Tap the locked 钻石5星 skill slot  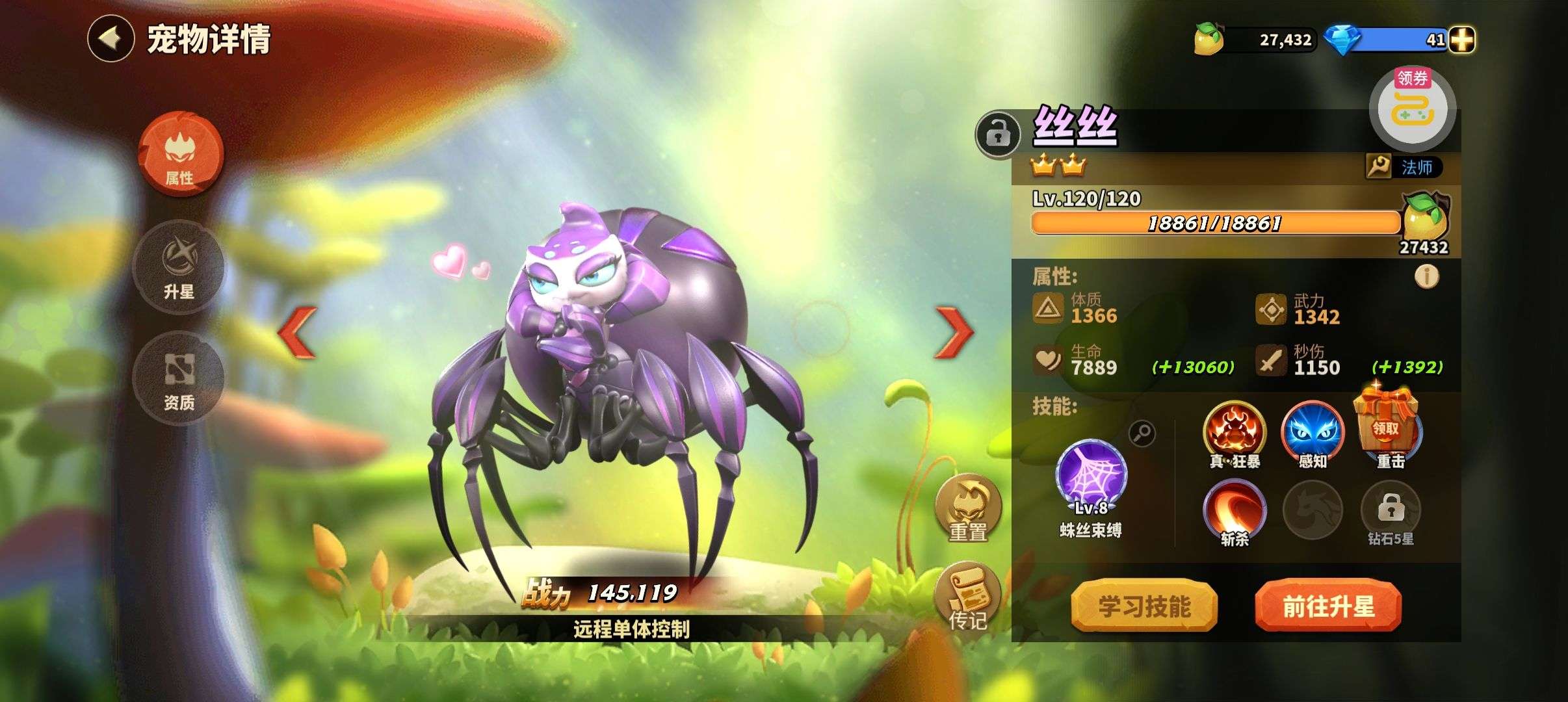[x=1391, y=509]
